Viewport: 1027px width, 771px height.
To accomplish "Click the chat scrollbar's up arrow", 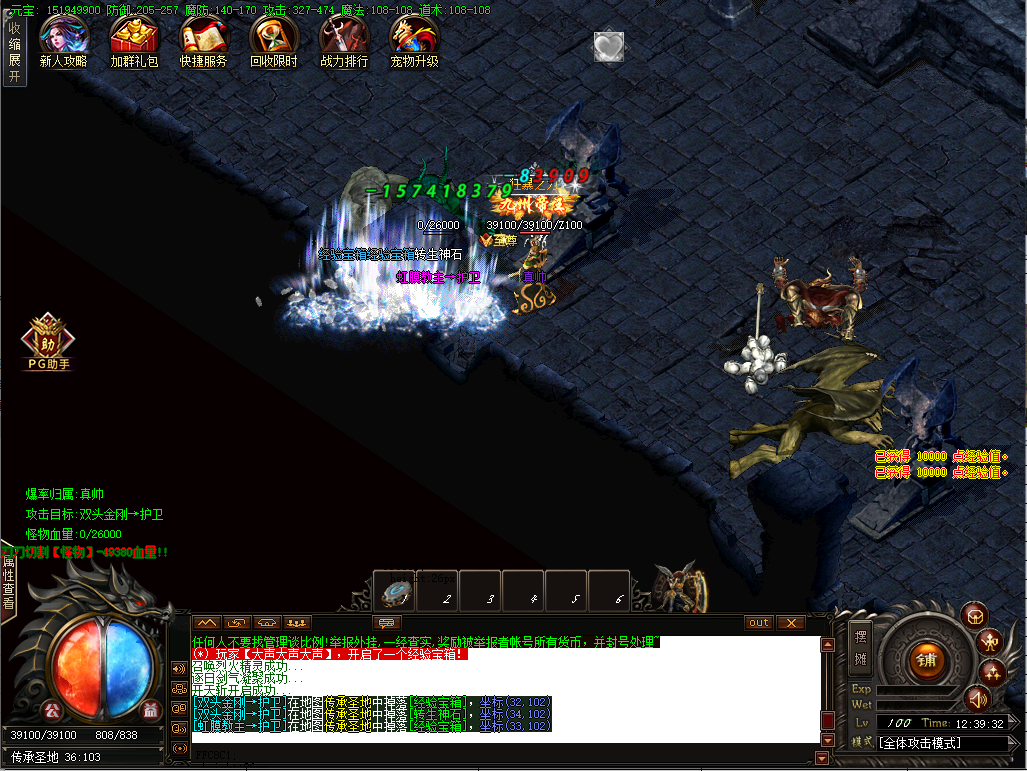I will click(827, 646).
